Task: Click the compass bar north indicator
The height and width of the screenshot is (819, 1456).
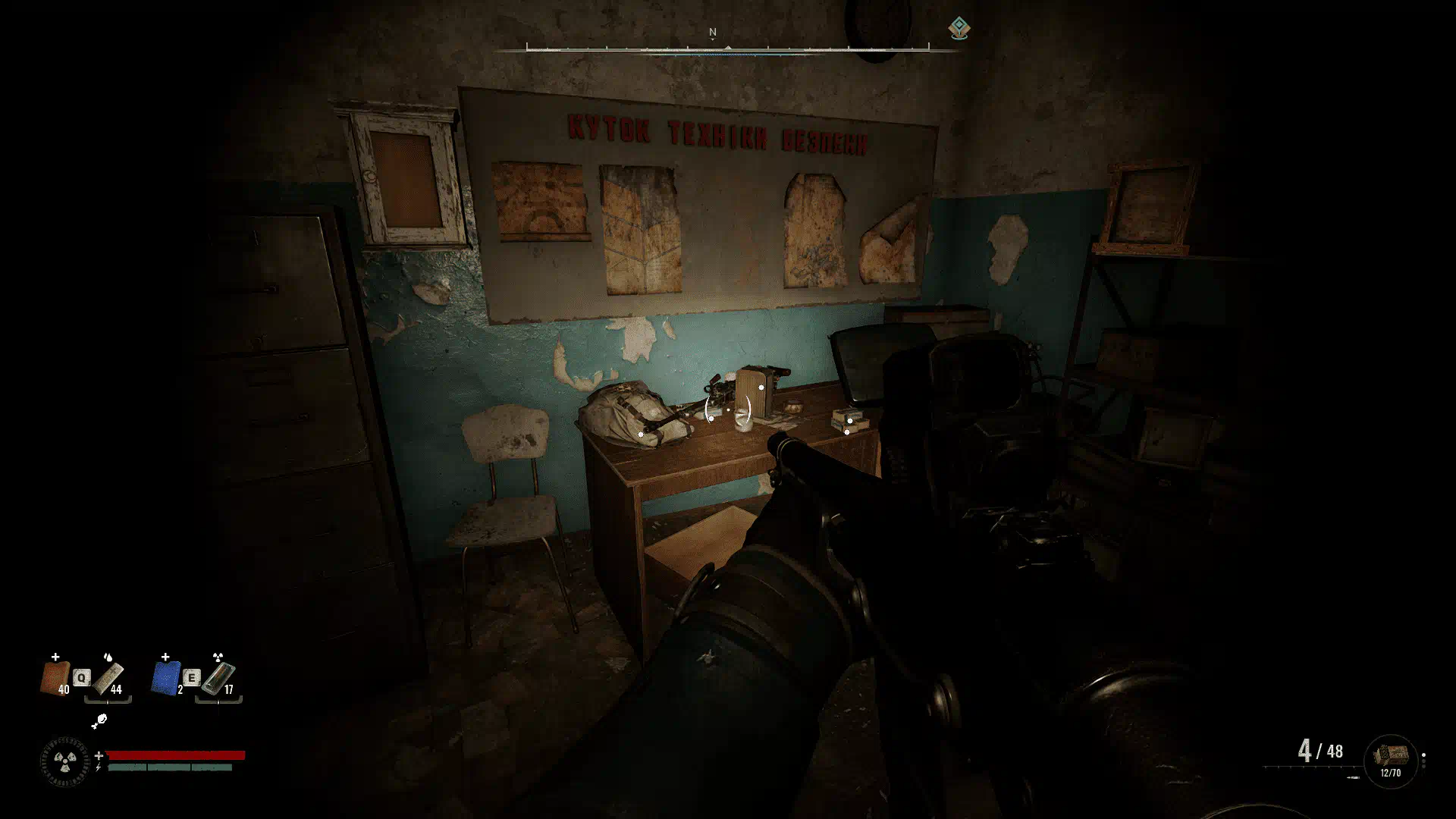Action: click(x=712, y=33)
